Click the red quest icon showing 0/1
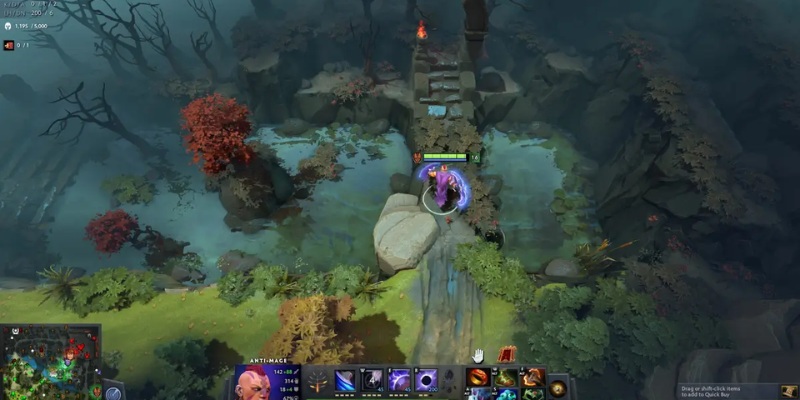Screen dimensions: 800x400 point(8,44)
